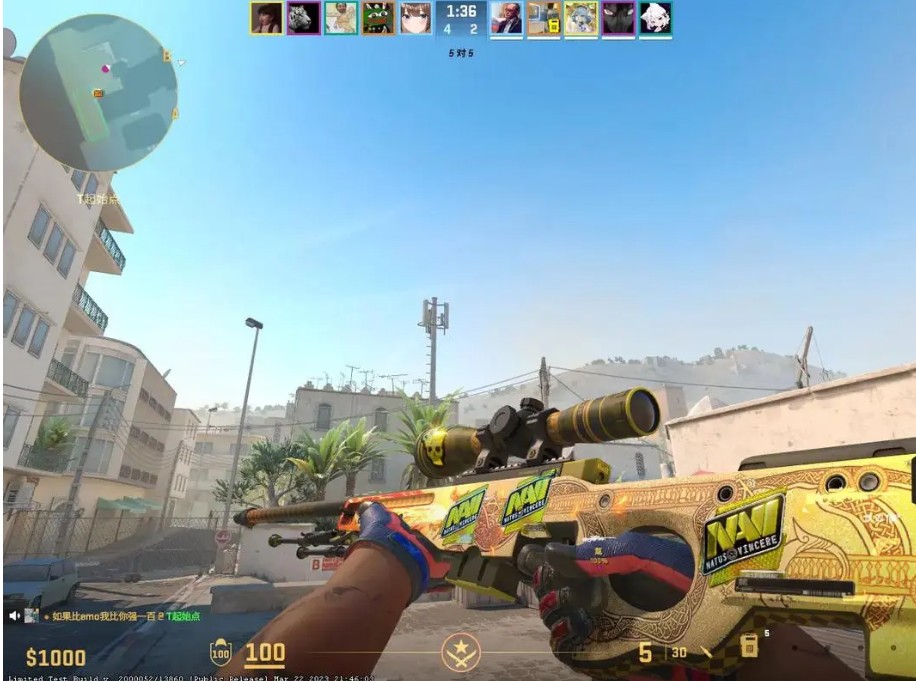916x681 pixels.
Task: Select the white-haired anime character avatar
Action: 656,18
